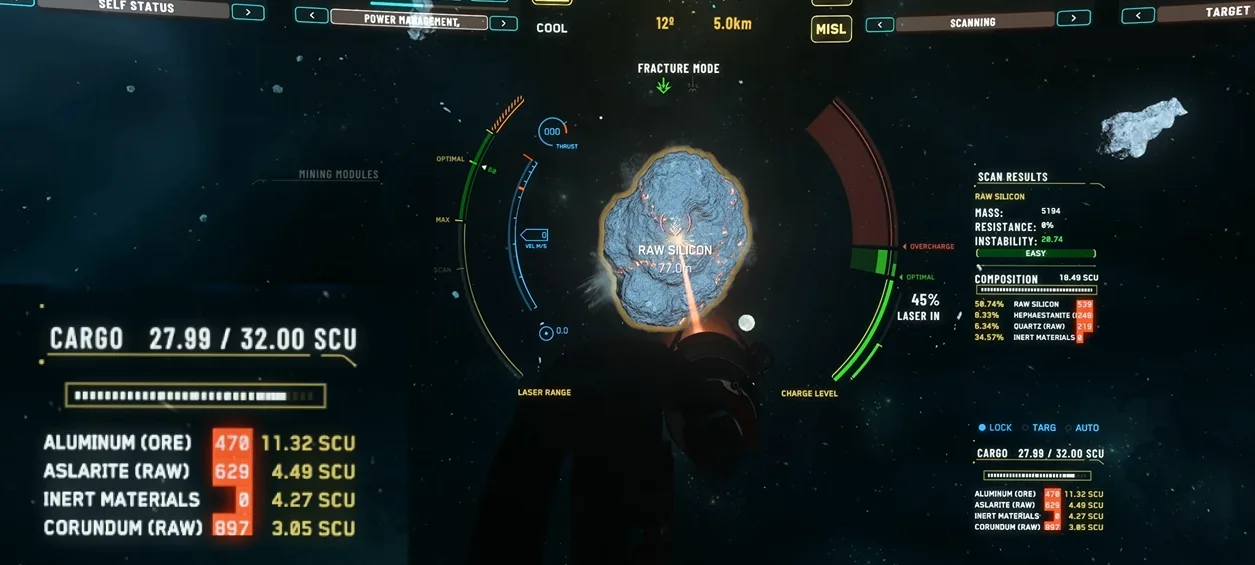
Task: Select the MISL missile mode button
Action: click(x=831, y=28)
